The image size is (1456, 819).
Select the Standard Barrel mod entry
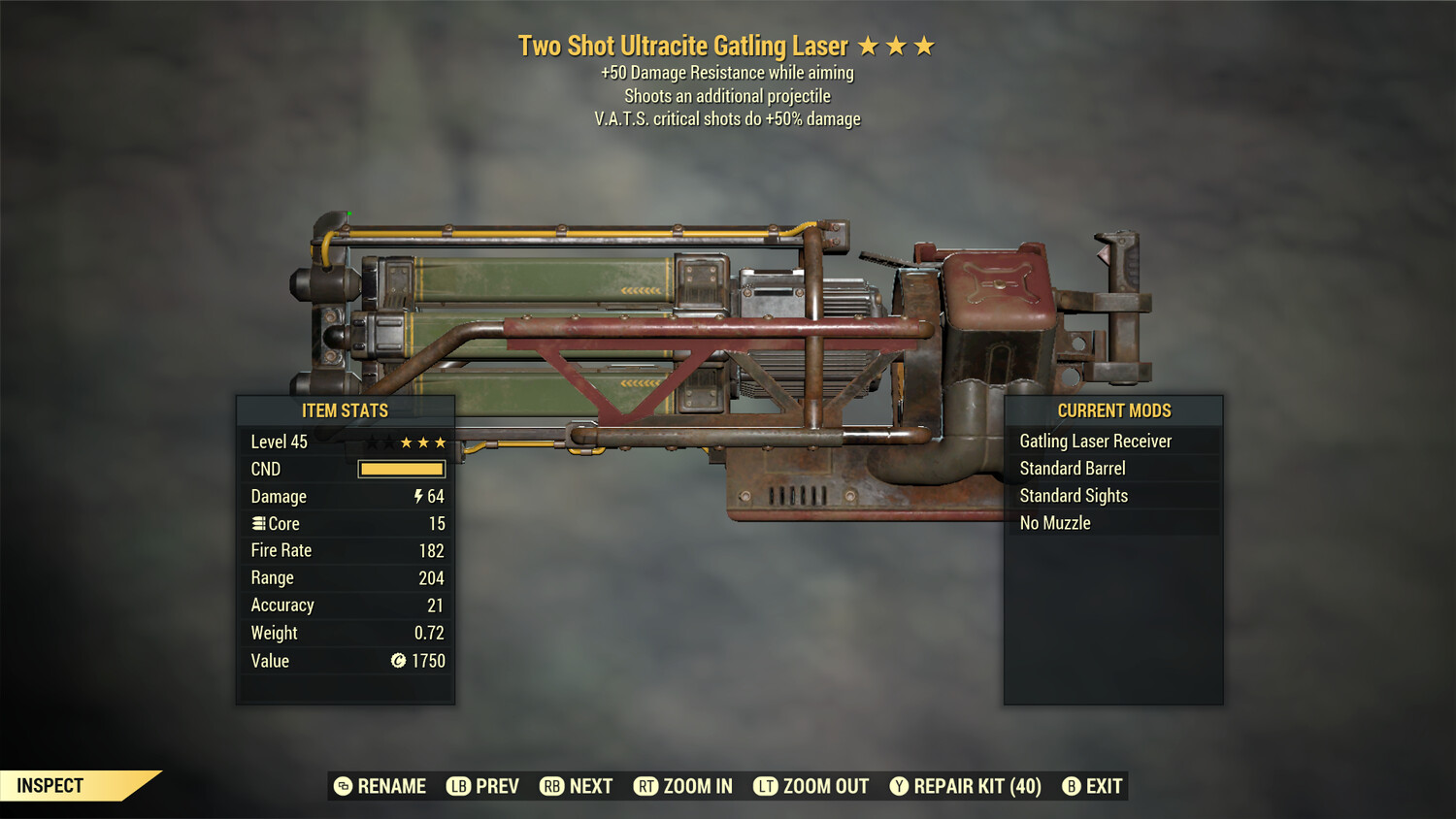1072,468
